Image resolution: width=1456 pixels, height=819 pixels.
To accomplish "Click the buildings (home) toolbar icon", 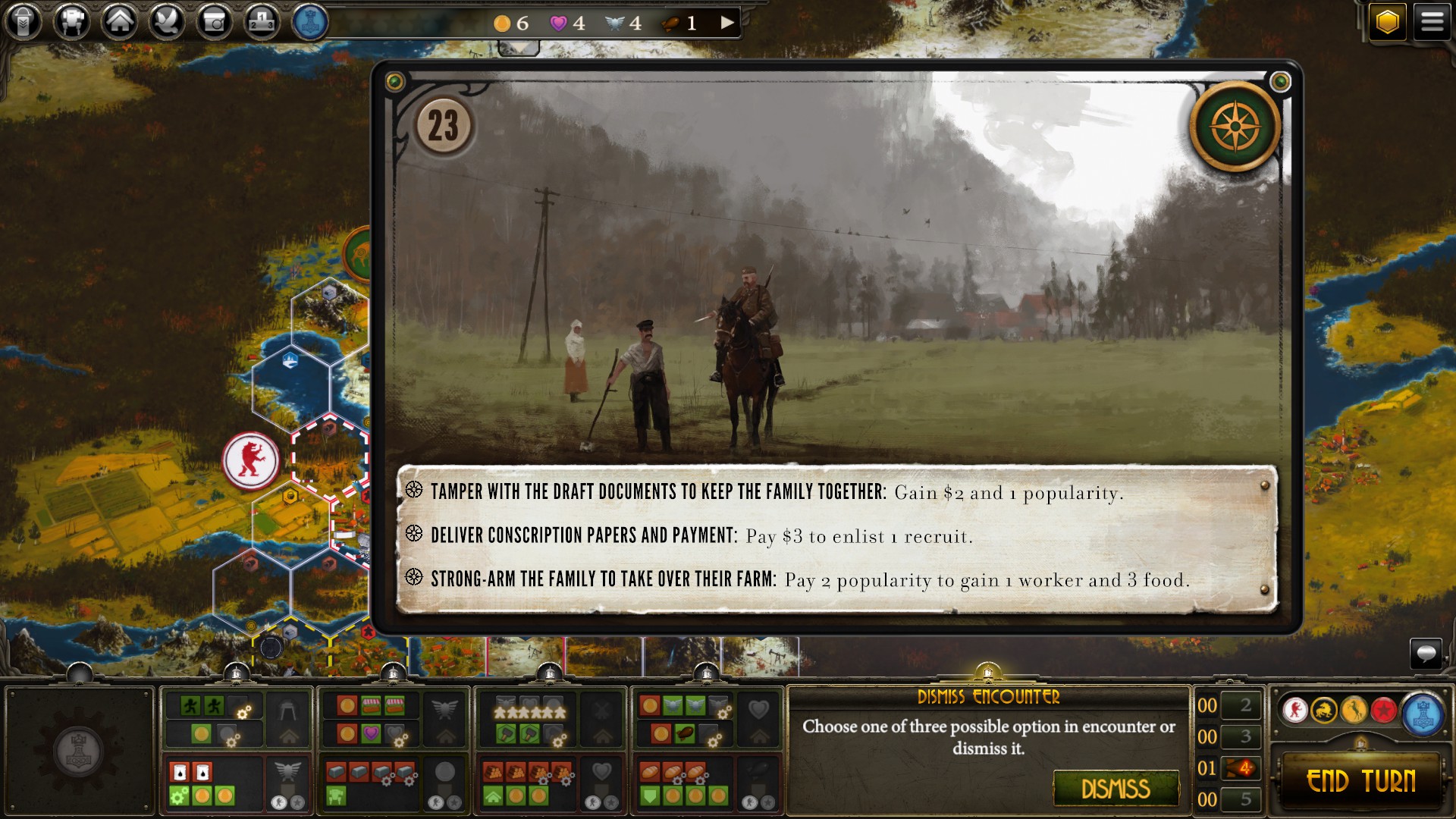I will pos(121,22).
